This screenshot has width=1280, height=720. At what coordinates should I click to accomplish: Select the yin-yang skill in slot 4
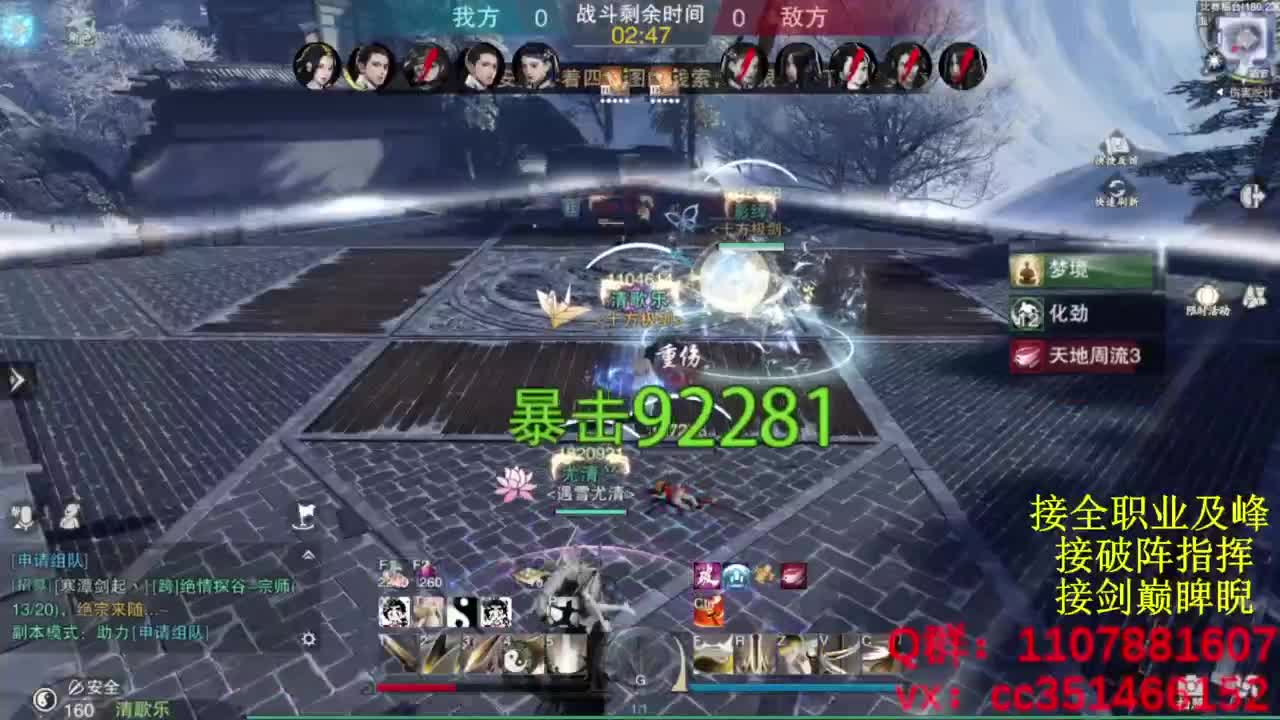click(x=515, y=657)
